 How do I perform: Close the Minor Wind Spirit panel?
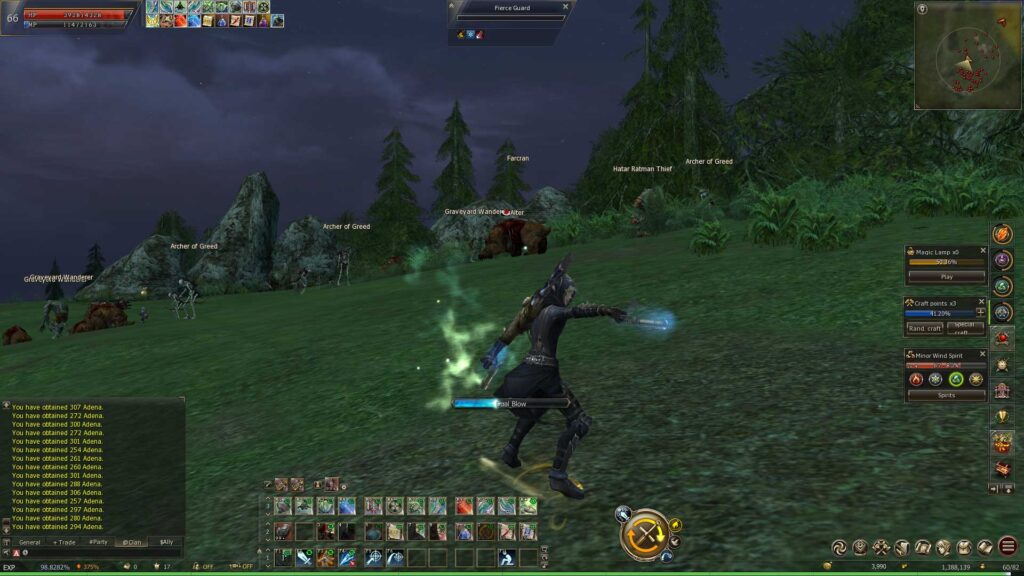pyautogui.click(x=982, y=354)
